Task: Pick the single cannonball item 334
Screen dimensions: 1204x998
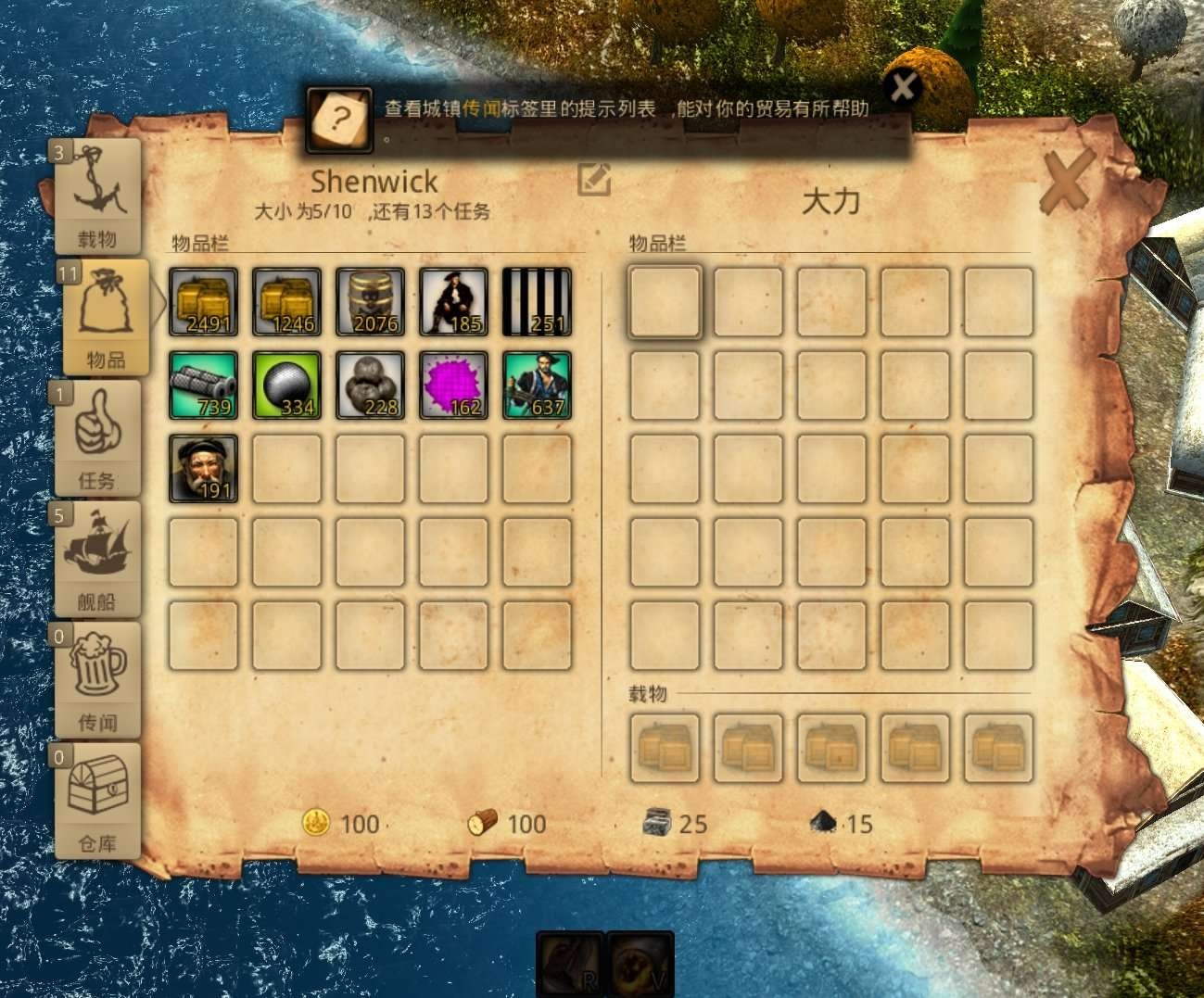Action: [x=287, y=385]
